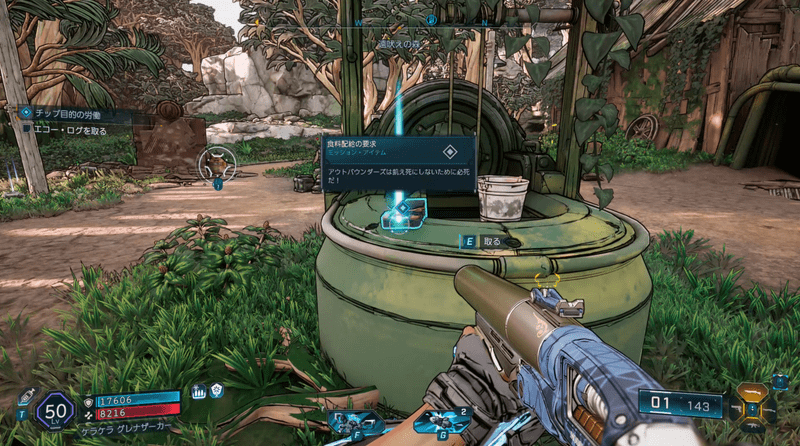Activate the action skill icon labeled F
This screenshot has width=800, height=446.
(x=358, y=422)
